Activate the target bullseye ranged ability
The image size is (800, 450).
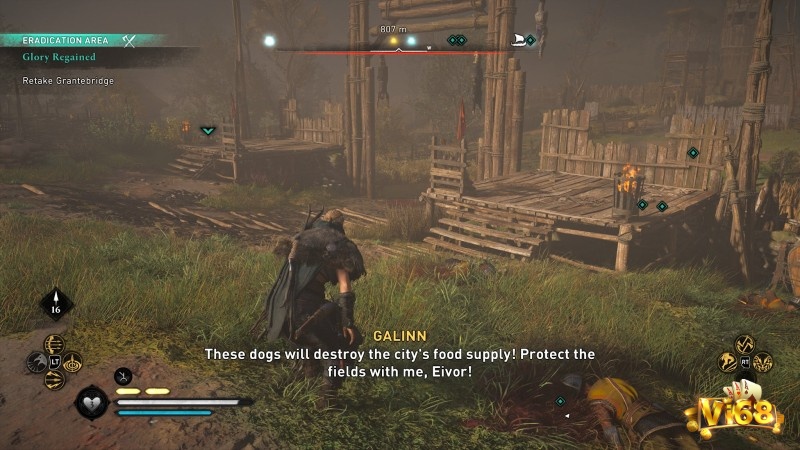click(x=73, y=362)
